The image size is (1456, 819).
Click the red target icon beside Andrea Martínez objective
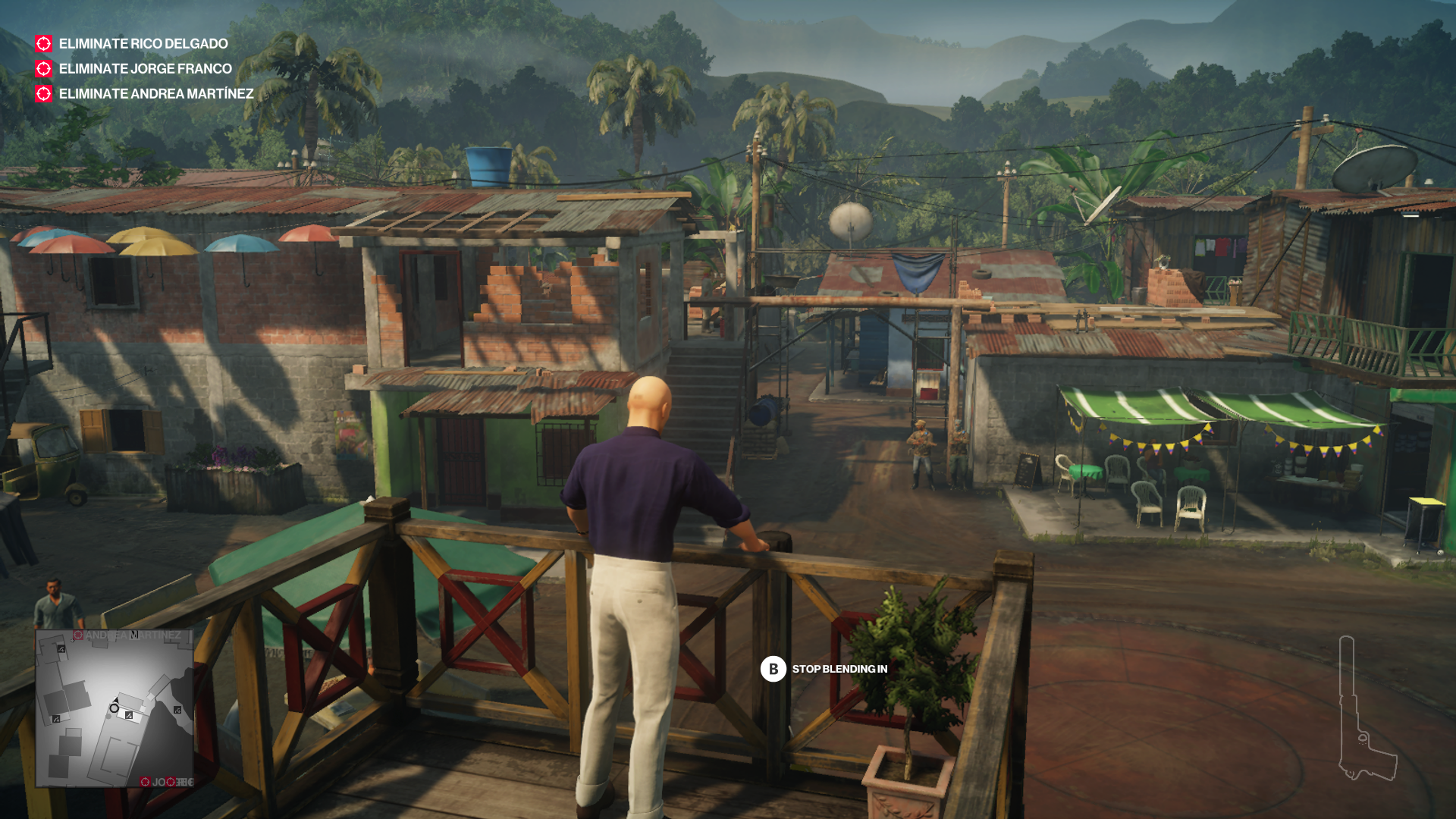click(x=43, y=95)
